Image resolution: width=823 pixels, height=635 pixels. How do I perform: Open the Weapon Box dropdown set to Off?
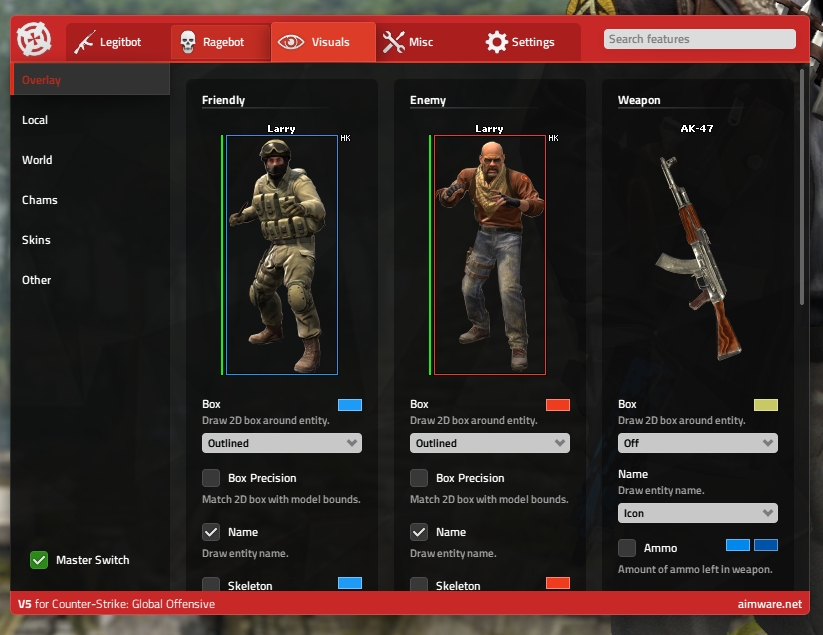(697, 443)
